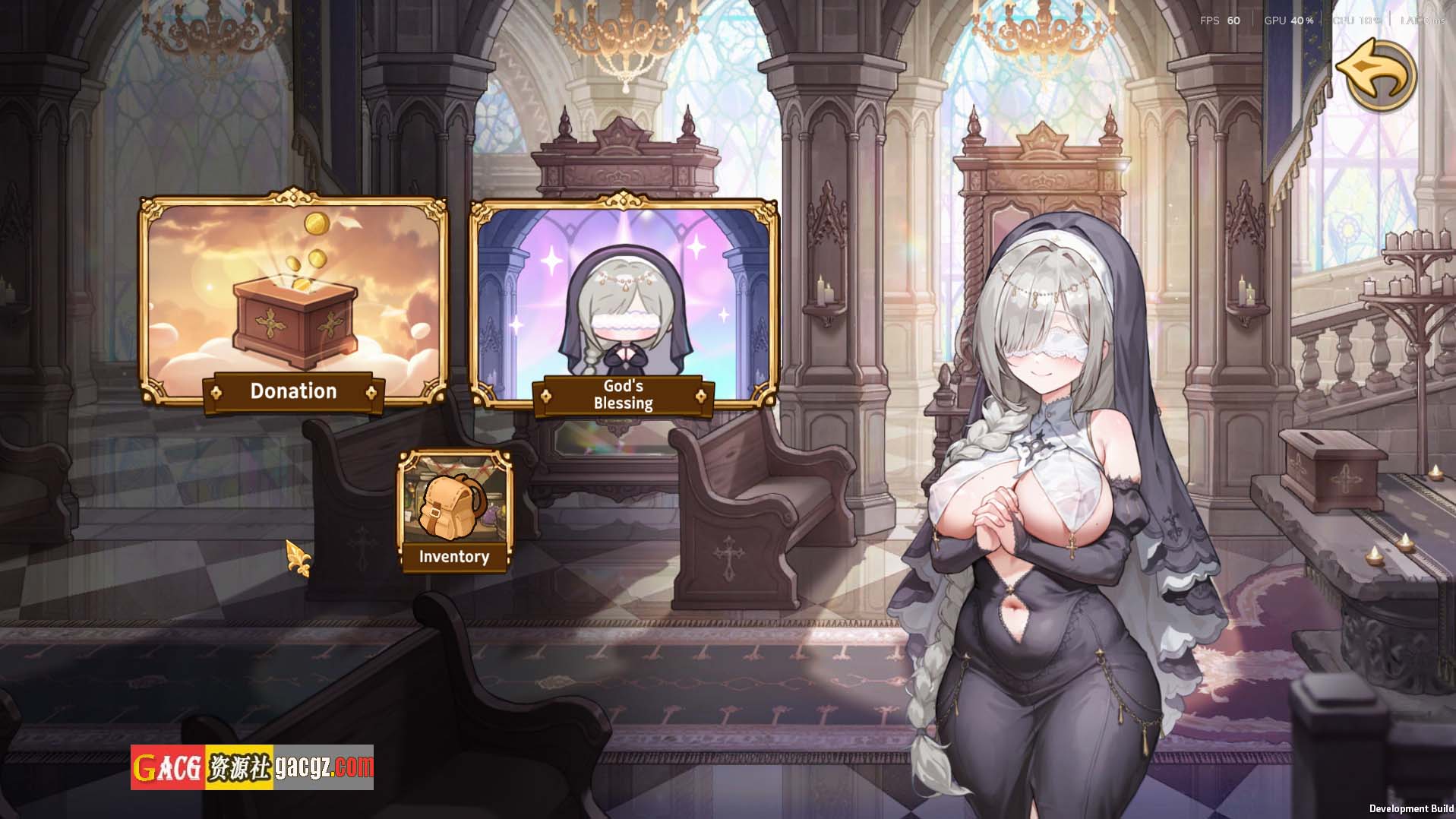Open the Donation panel
Viewport: 1456px width, 819px height.
293,302
